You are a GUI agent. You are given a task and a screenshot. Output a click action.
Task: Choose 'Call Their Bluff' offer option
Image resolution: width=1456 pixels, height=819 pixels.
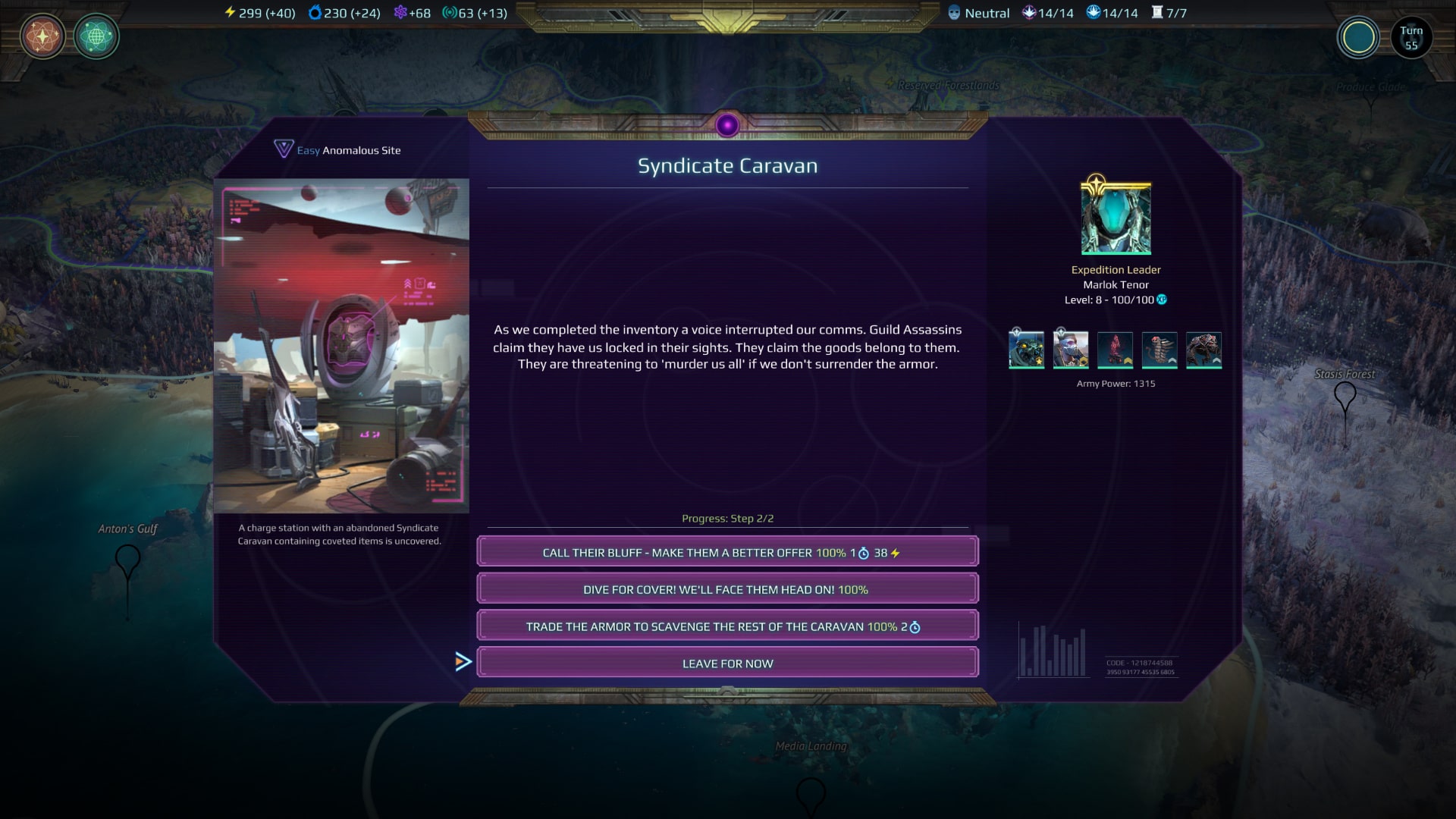point(727,551)
